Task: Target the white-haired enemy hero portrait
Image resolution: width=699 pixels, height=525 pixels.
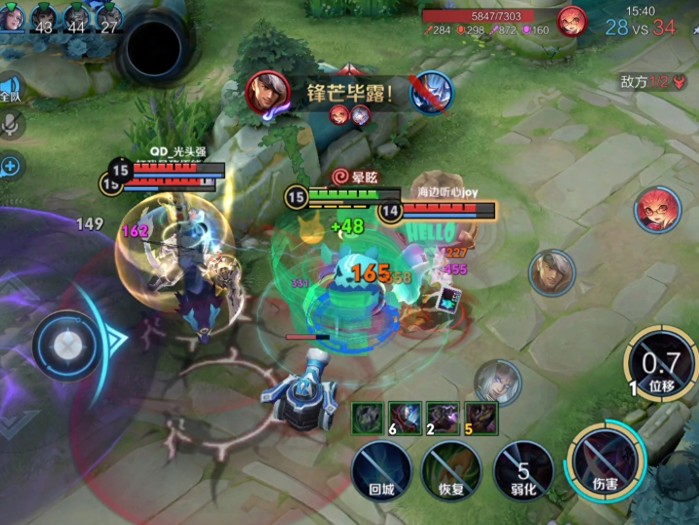Action: click(497, 381)
